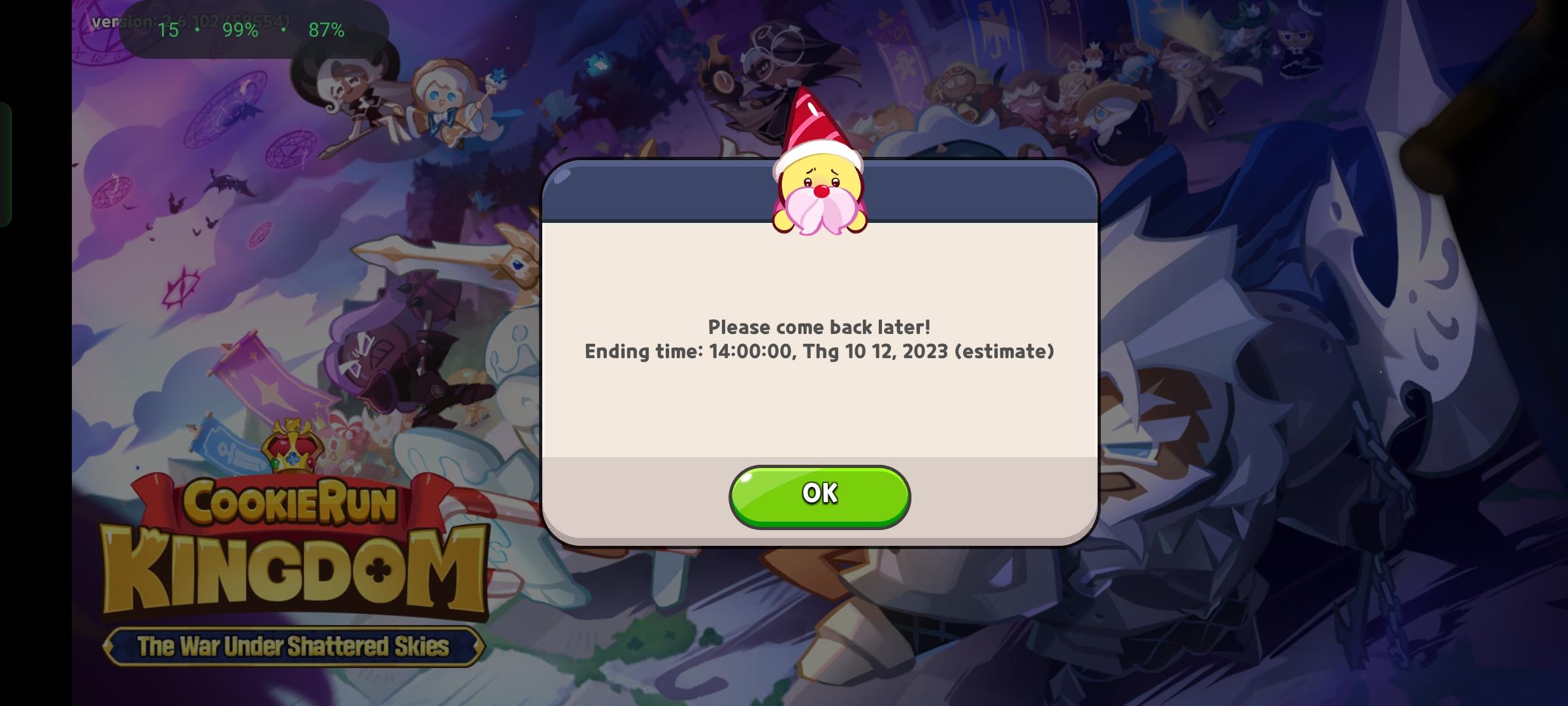
Task: Tap the 99% stat in the performance overlay
Action: pyautogui.click(x=240, y=29)
